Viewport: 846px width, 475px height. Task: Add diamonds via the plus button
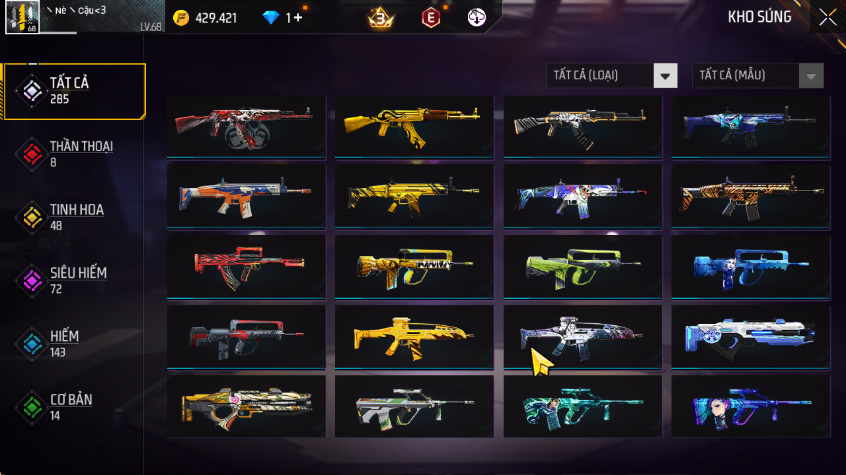coord(297,18)
